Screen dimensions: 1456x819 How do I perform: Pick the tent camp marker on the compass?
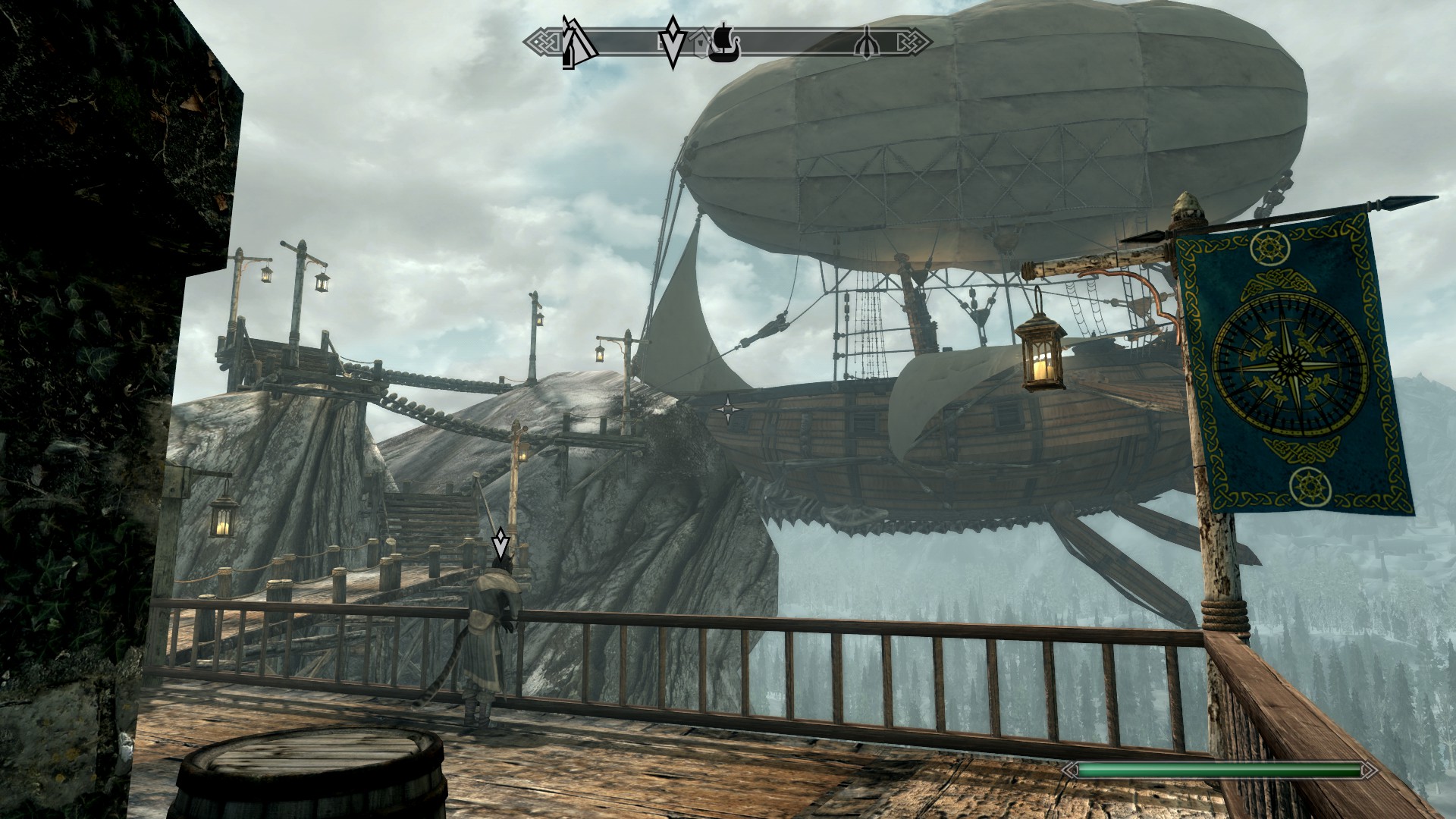pos(578,42)
